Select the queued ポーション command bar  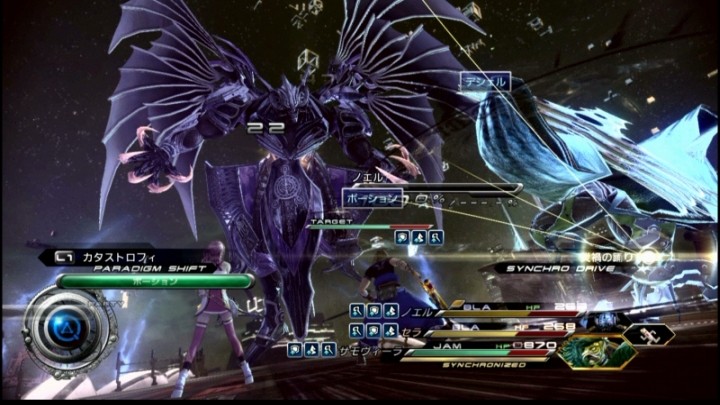tap(155, 281)
